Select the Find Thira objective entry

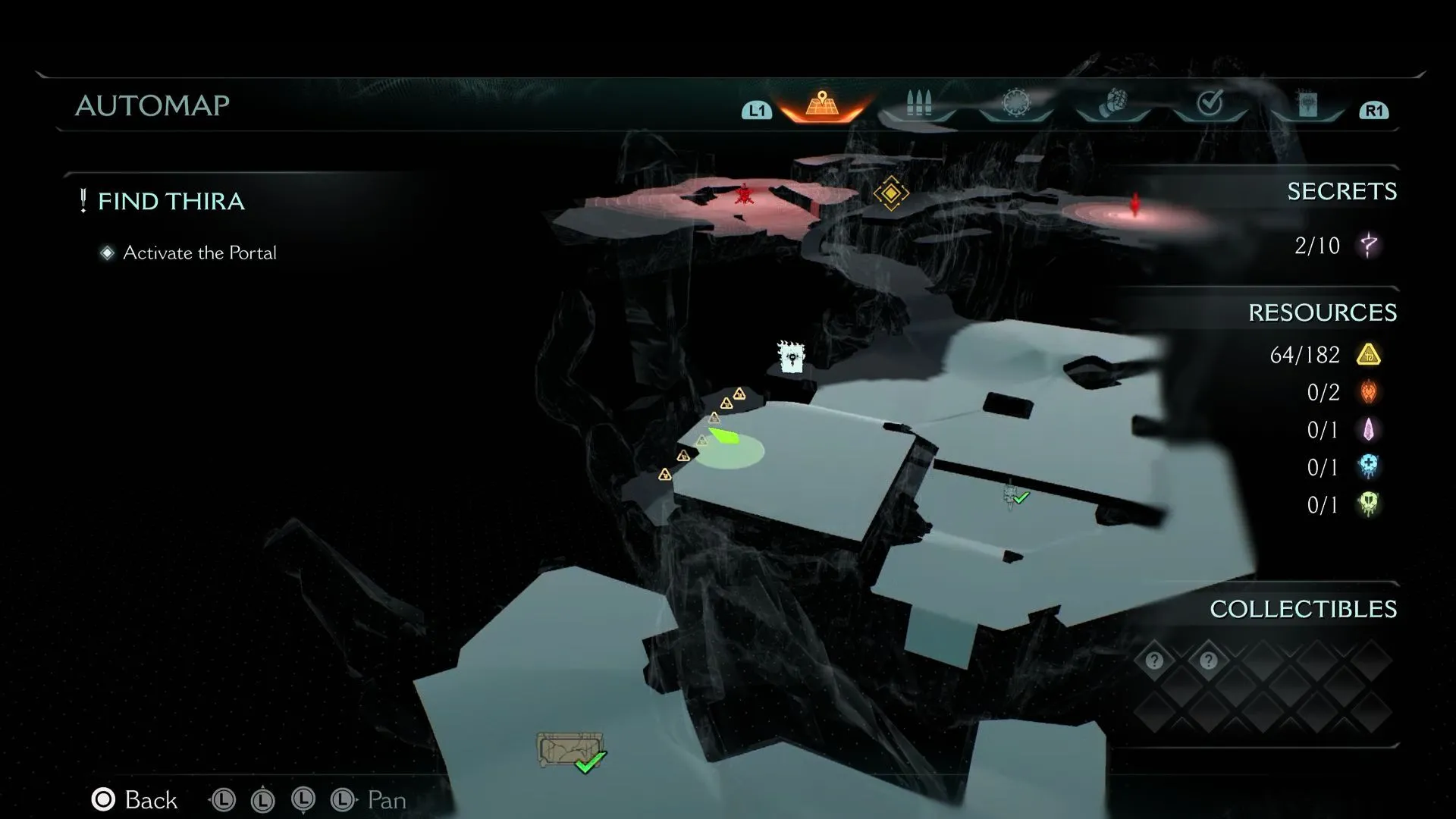(x=171, y=201)
